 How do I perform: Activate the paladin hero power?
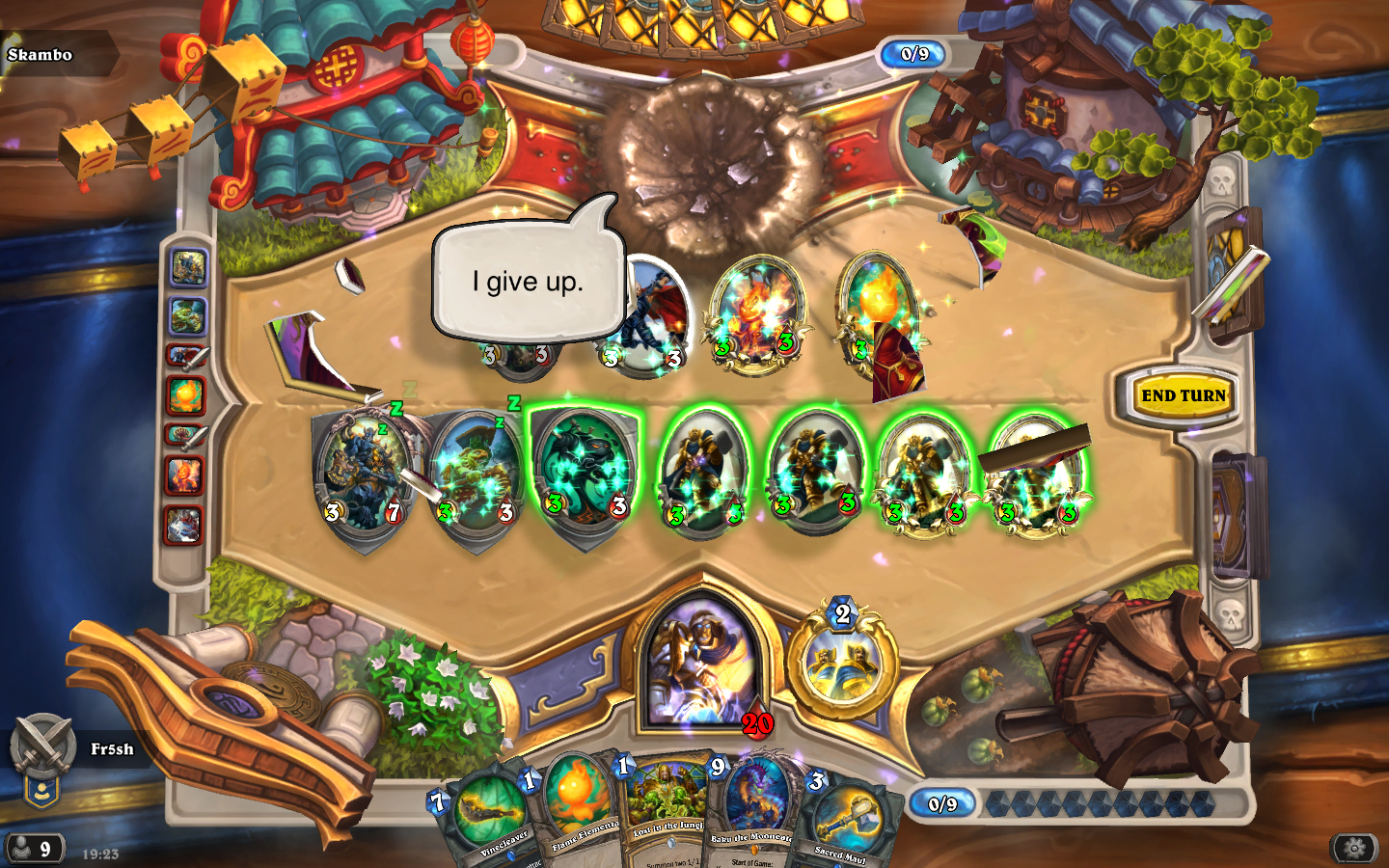(842, 663)
